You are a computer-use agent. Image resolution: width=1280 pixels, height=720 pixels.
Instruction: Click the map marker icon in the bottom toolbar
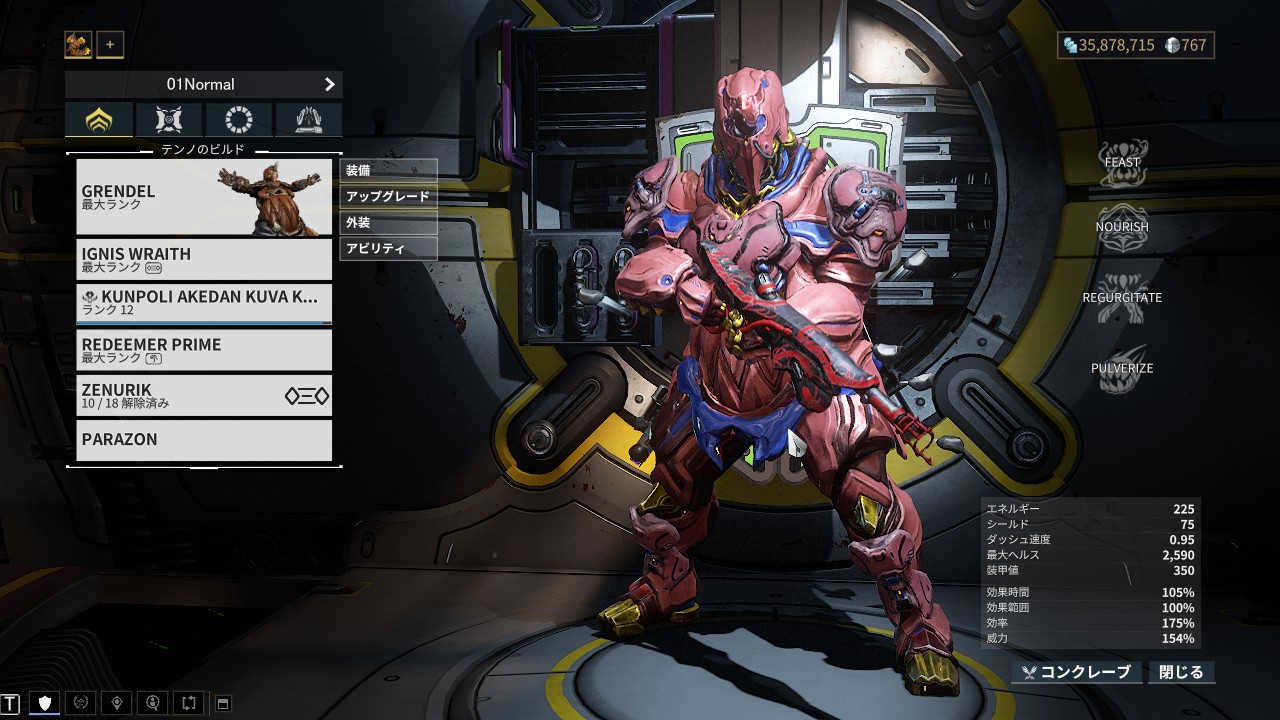click(x=116, y=703)
